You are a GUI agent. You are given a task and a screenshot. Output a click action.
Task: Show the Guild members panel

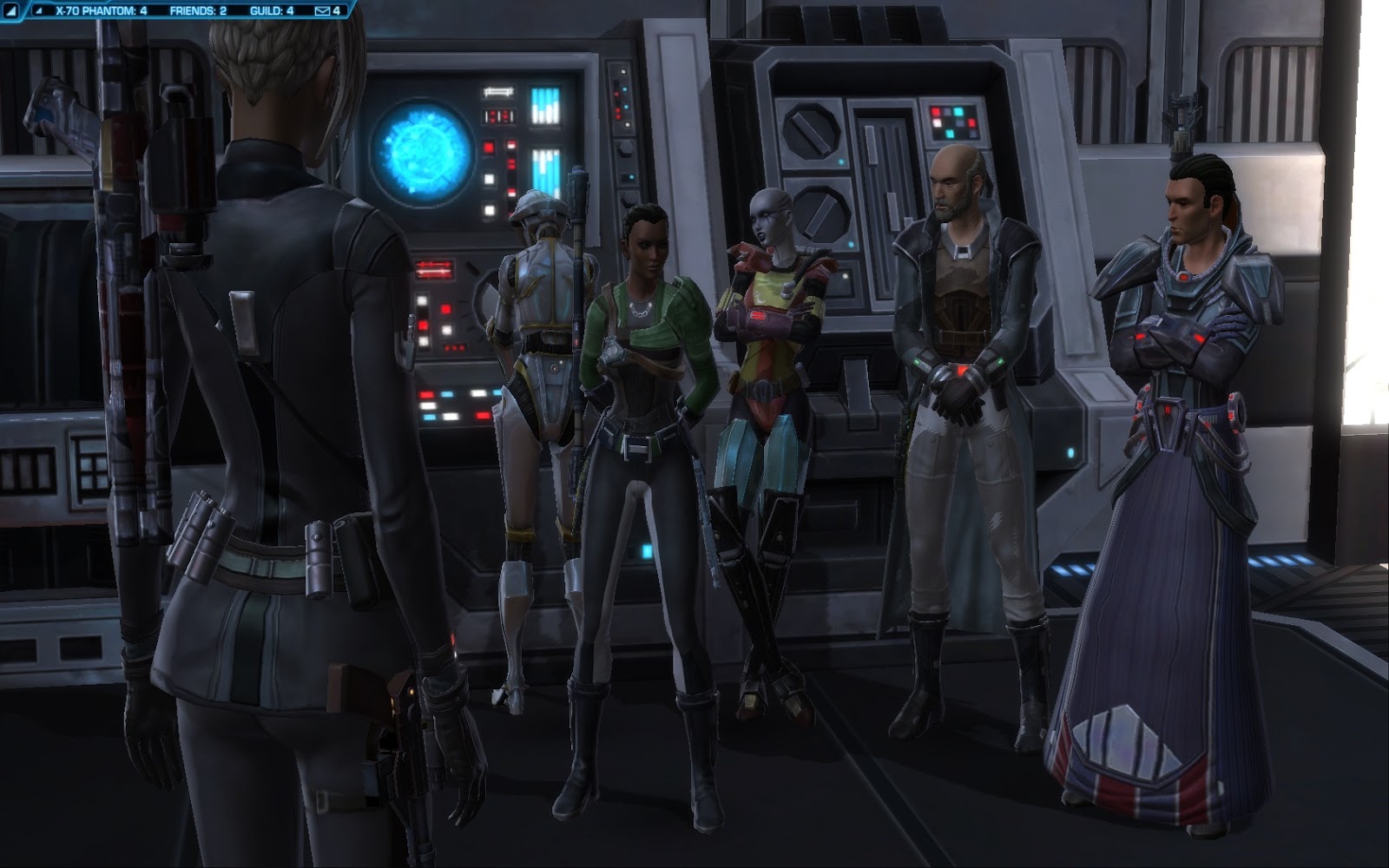(x=272, y=11)
